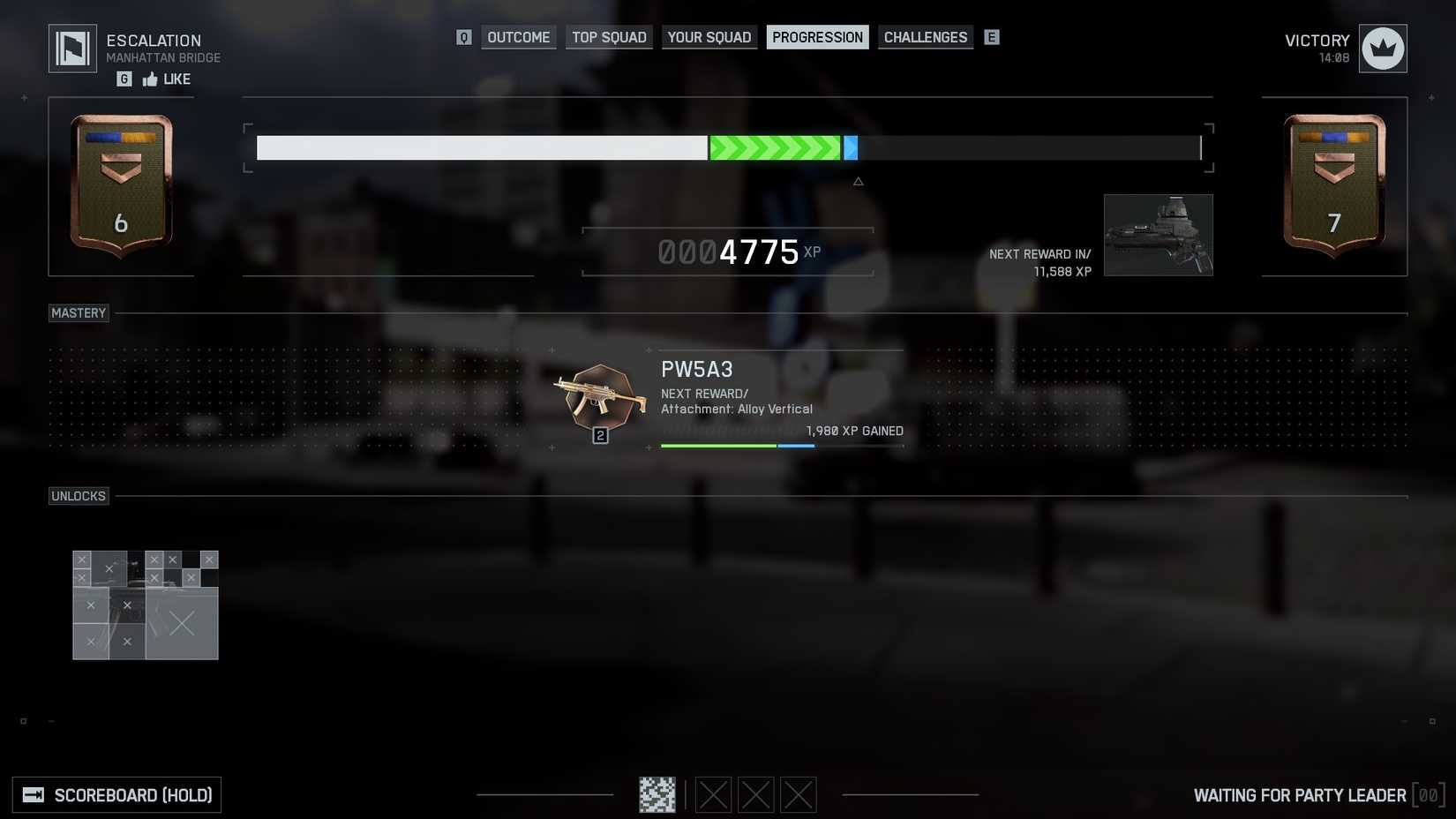Select the victory crown icon
This screenshot has width=1456, height=819.
tap(1382, 49)
